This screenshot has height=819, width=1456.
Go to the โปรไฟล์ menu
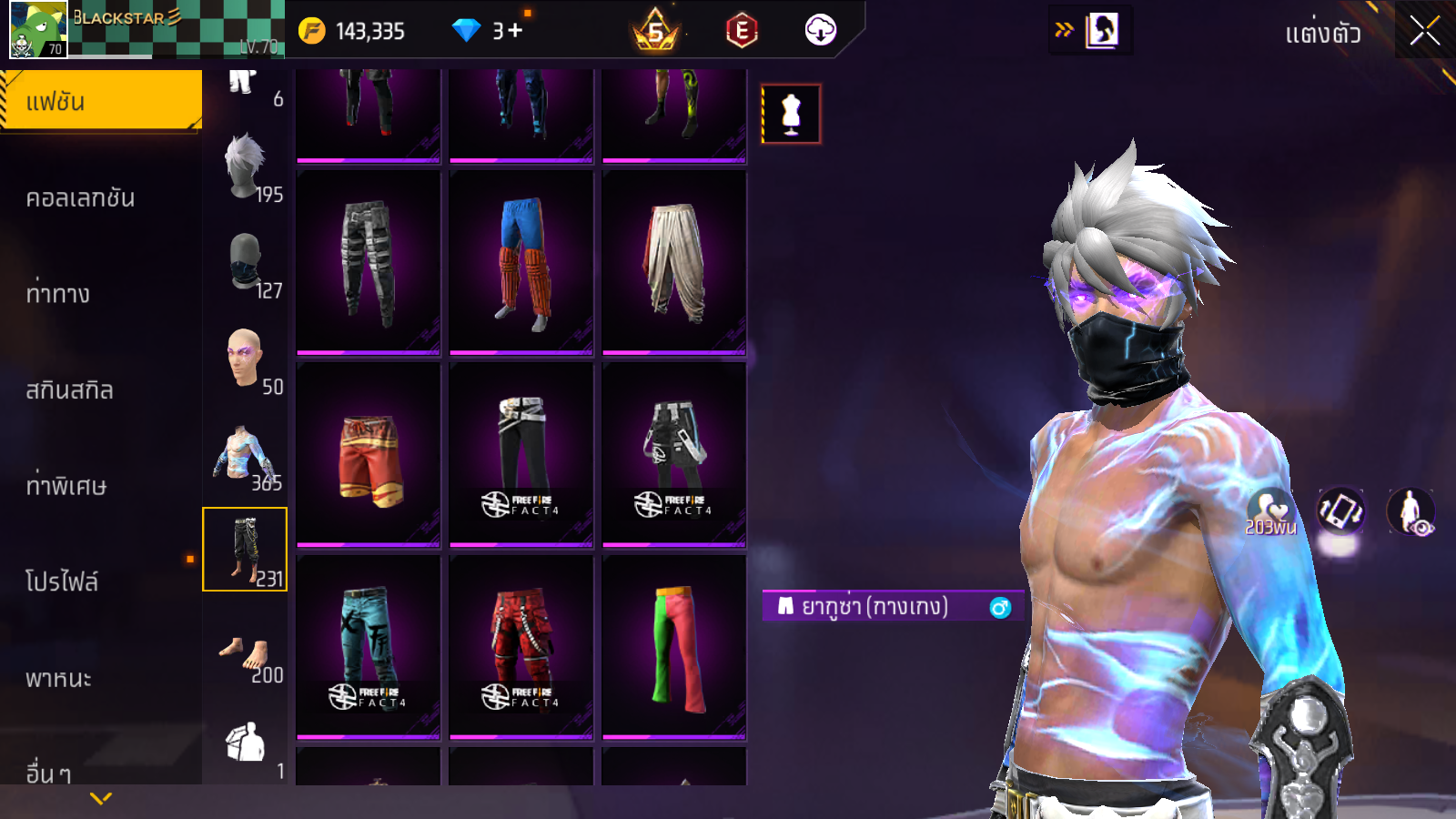[x=62, y=581]
